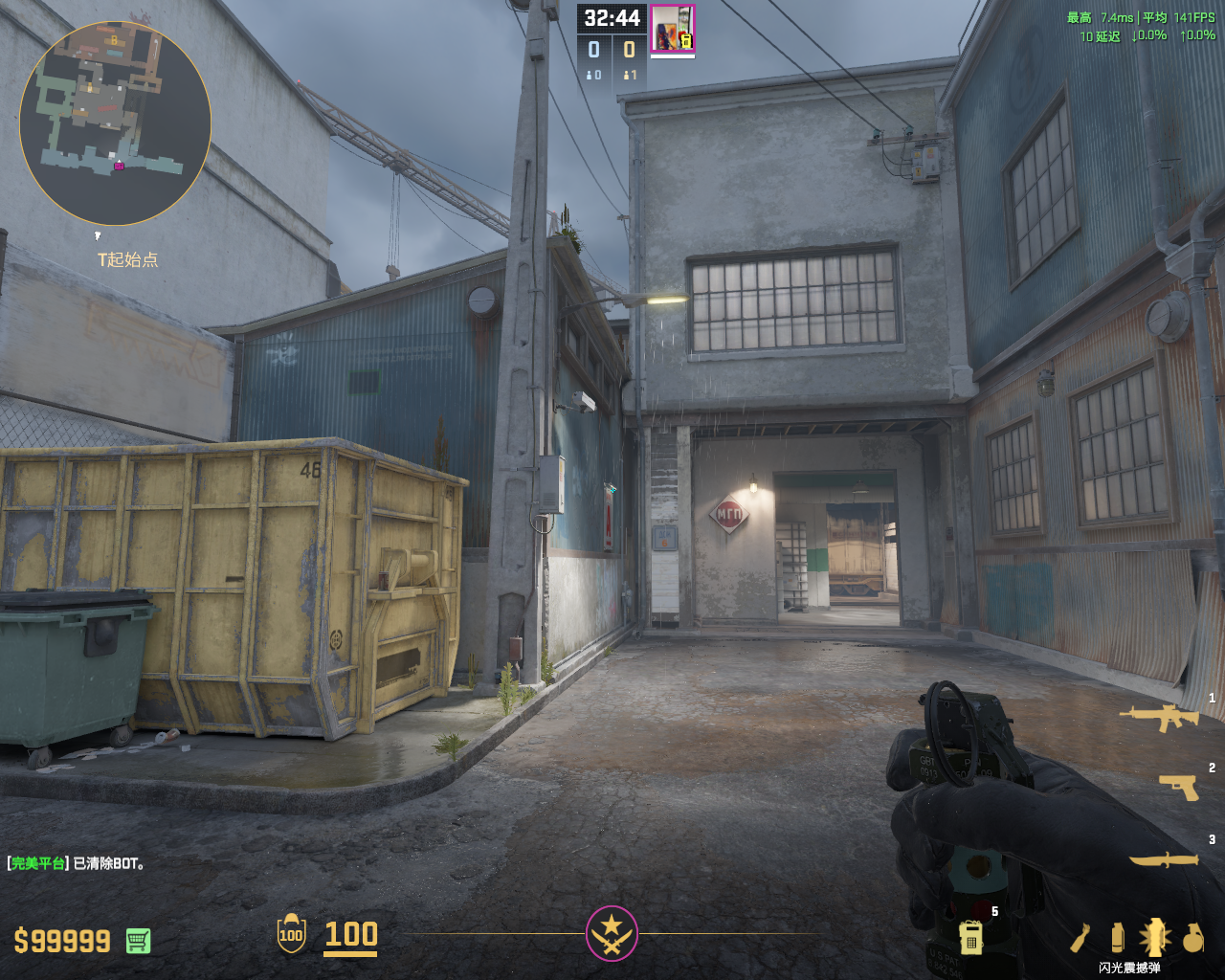Image resolution: width=1225 pixels, height=980 pixels.
Task: Click the armor shield icon
Action: (291, 934)
